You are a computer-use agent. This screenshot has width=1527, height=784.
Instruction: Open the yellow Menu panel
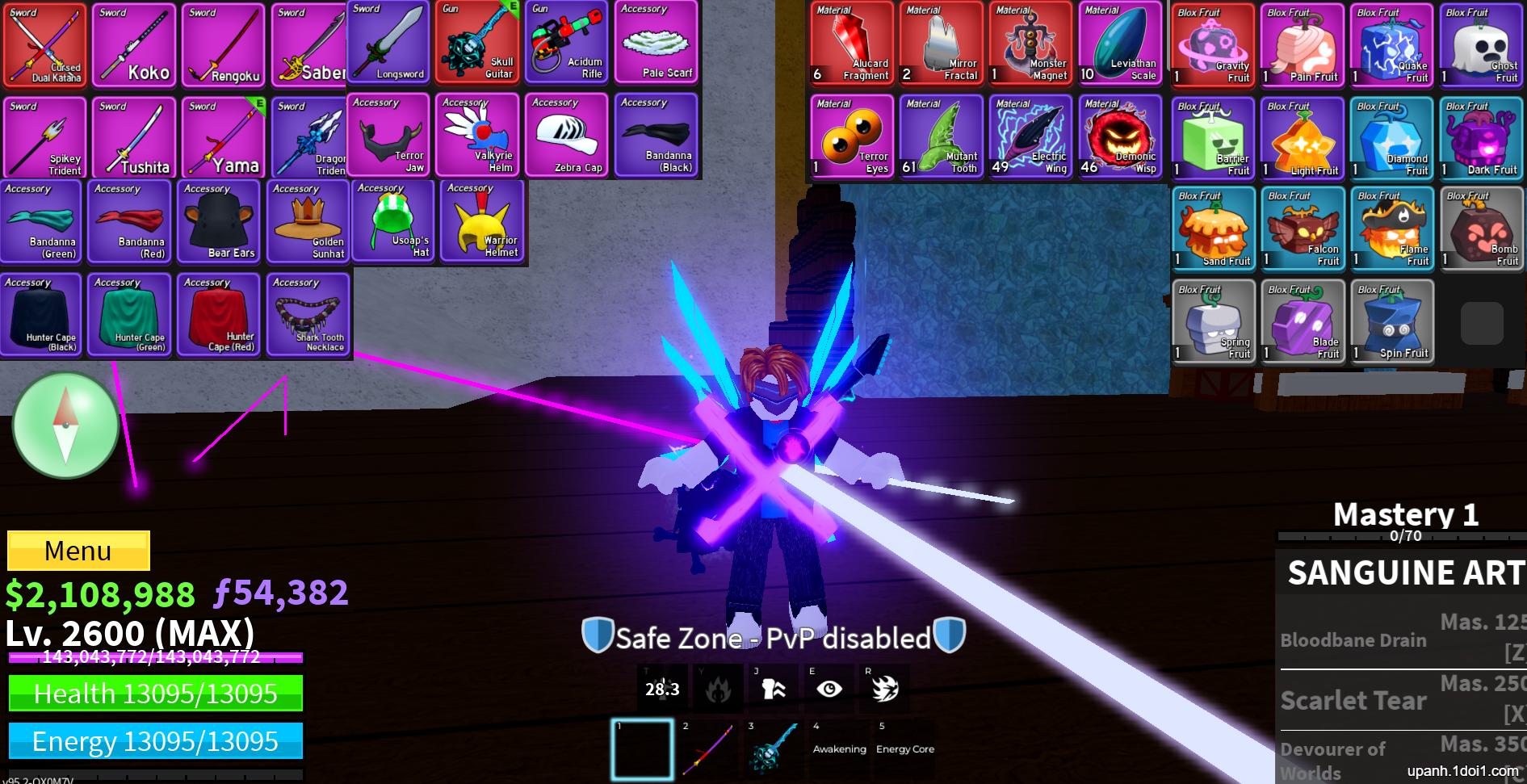pos(78,550)
